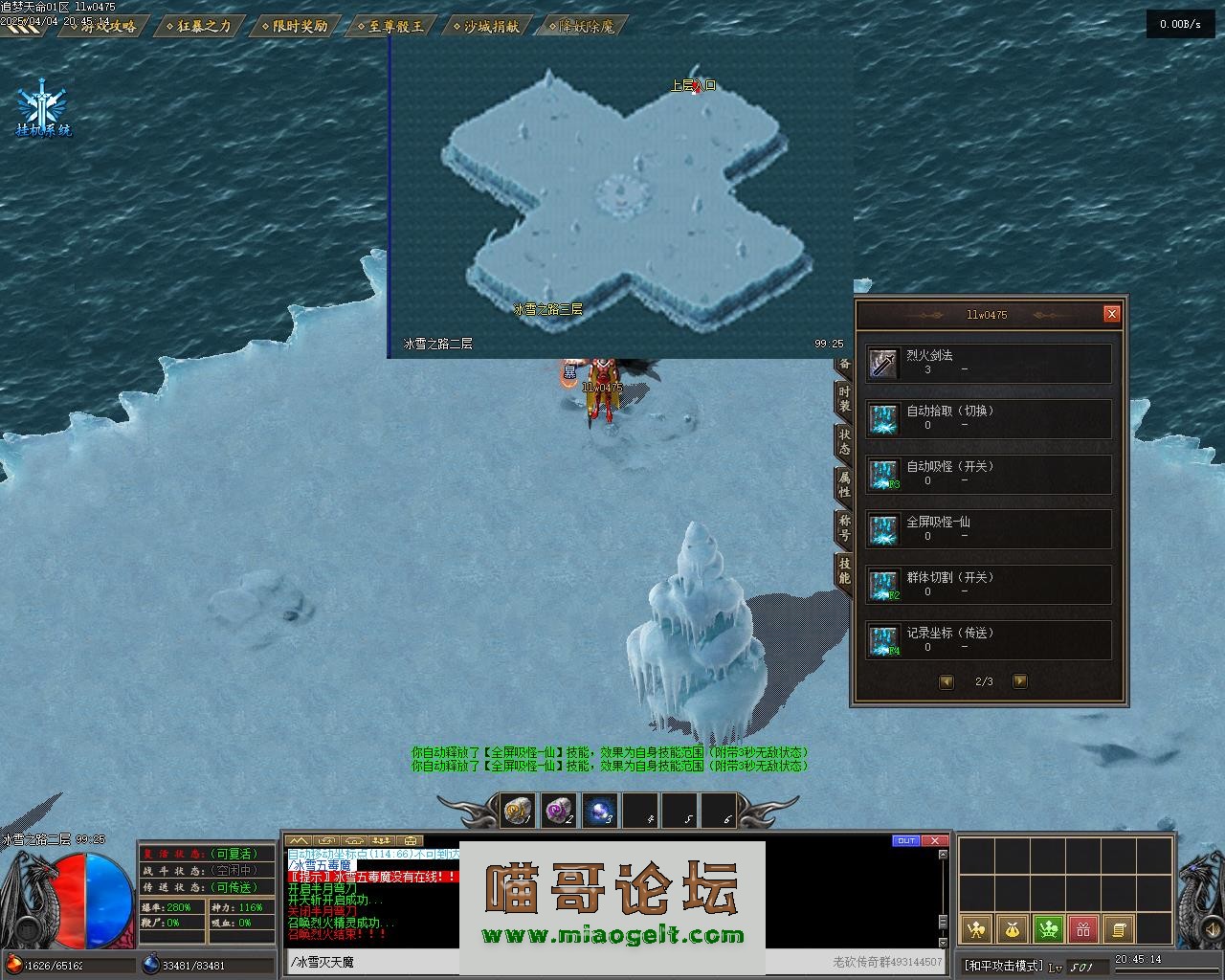This screenshot has width=1225, height=980.
Task: Switch to the 时装 tab
Action: [844, 399]
